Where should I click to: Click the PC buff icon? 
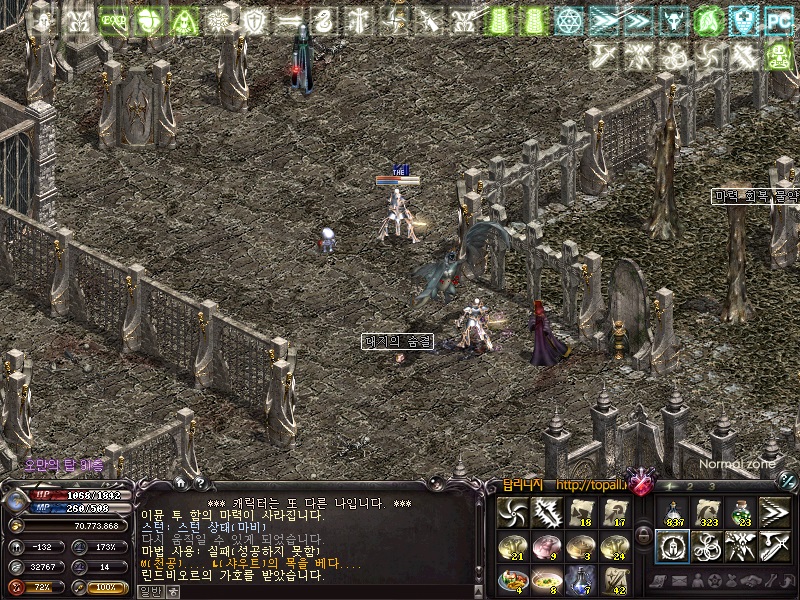[777, 19]
